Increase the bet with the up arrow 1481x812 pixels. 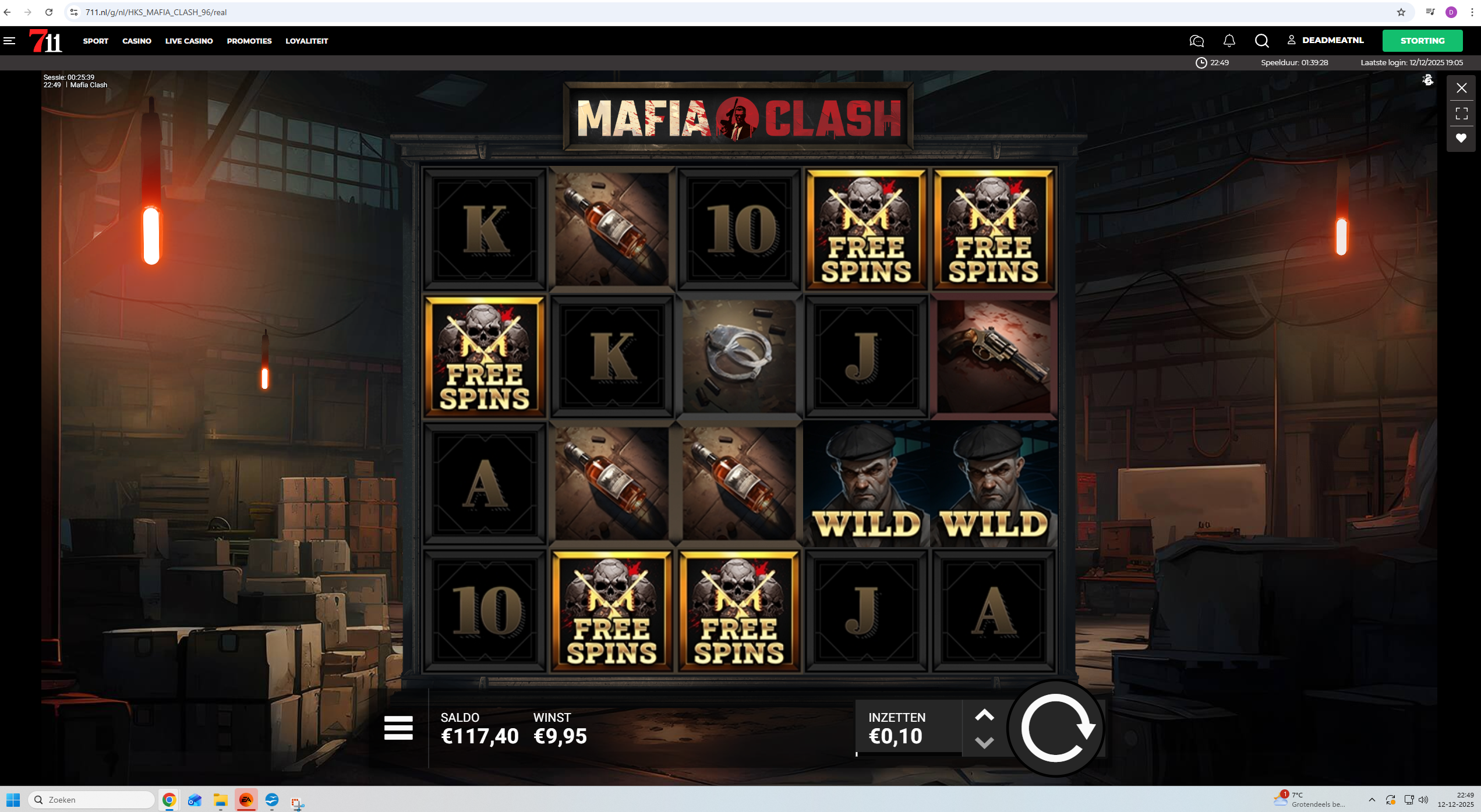click(x=984, y=715)
